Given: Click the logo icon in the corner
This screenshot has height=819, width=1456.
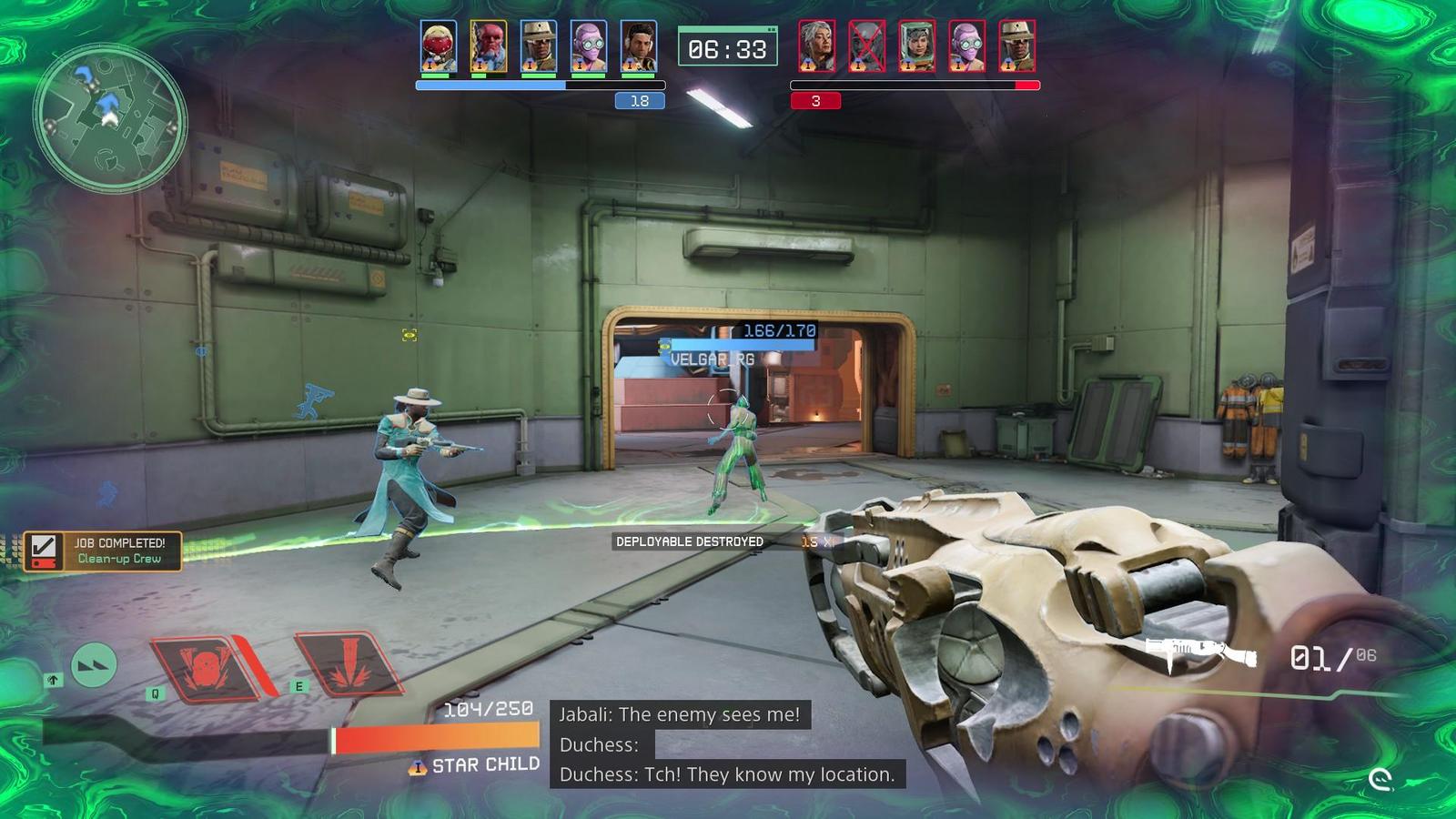Looking at the screenshot, I should coord(1380,779).
